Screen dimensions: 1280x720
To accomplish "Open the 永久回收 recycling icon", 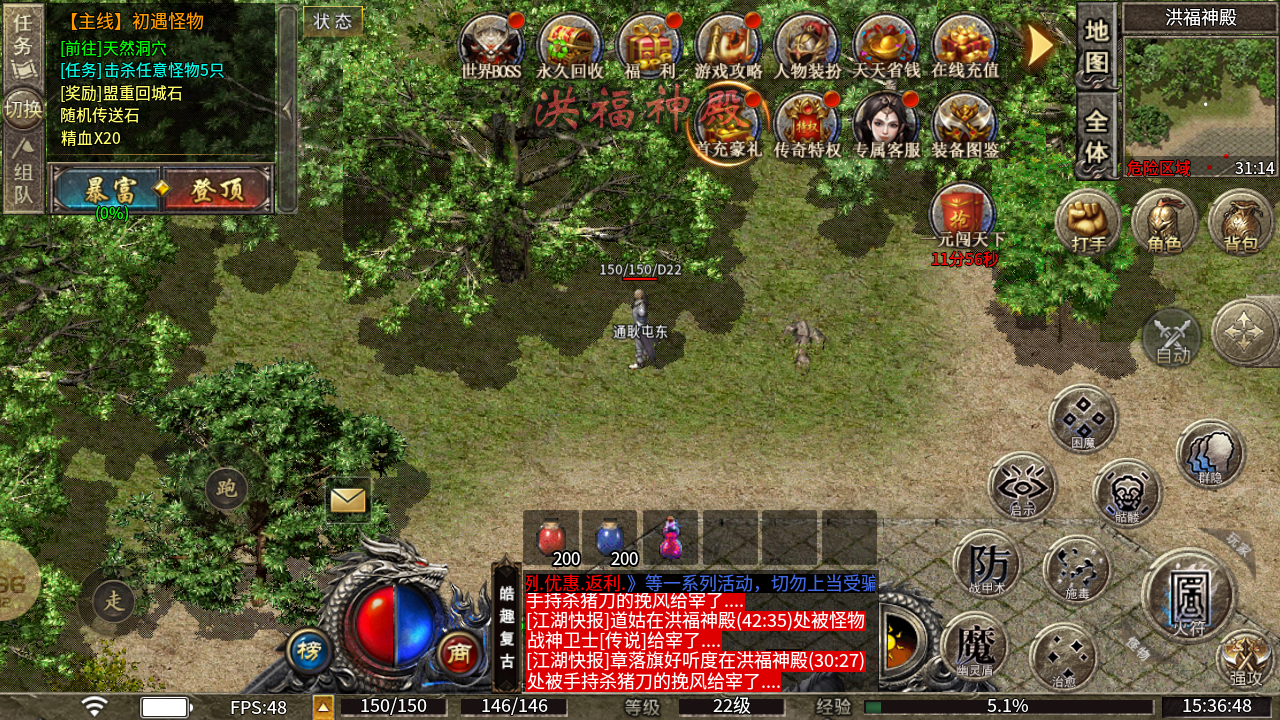I will point(570,44).
